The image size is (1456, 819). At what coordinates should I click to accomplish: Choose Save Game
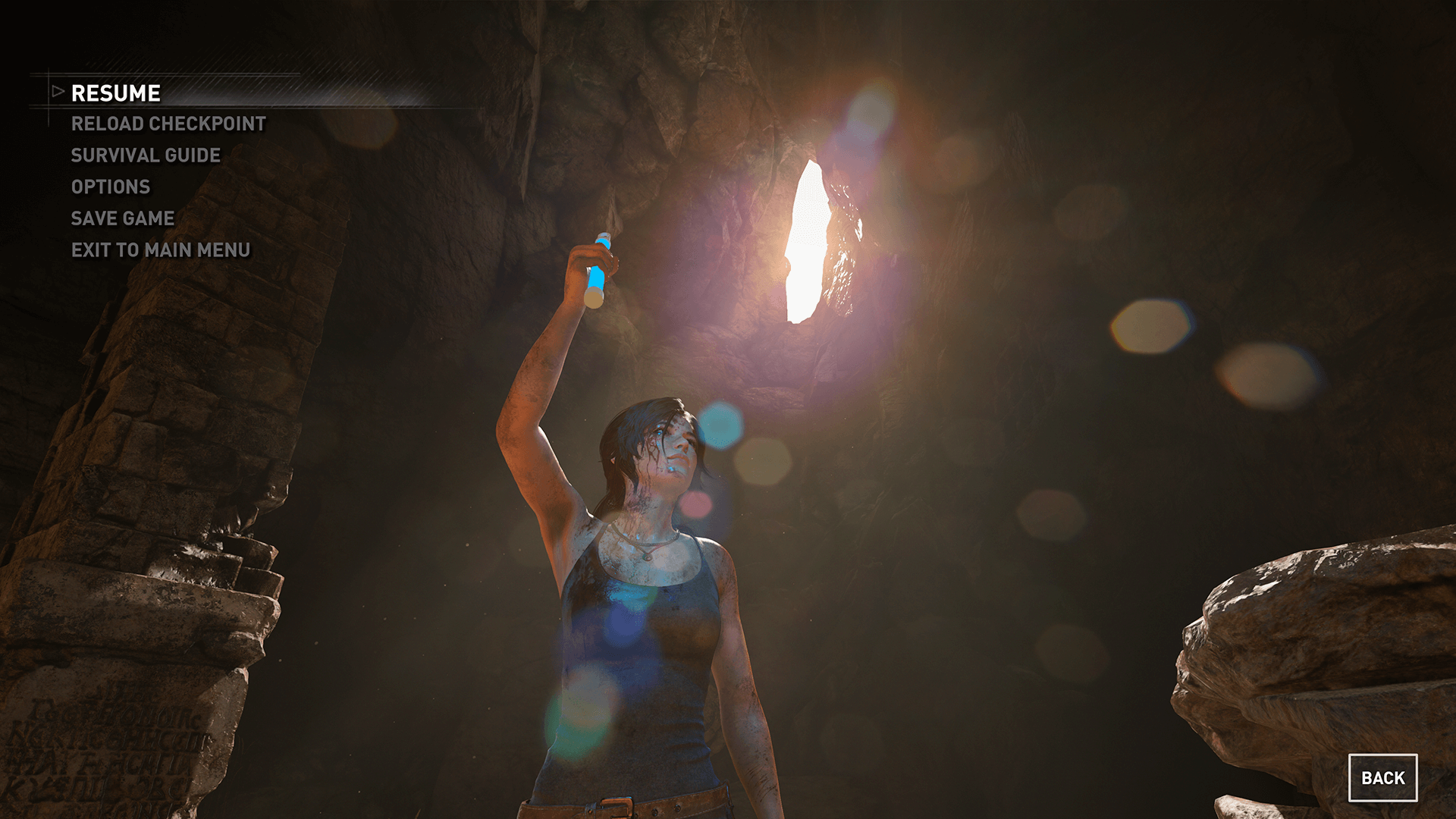(x=123, y=218)
